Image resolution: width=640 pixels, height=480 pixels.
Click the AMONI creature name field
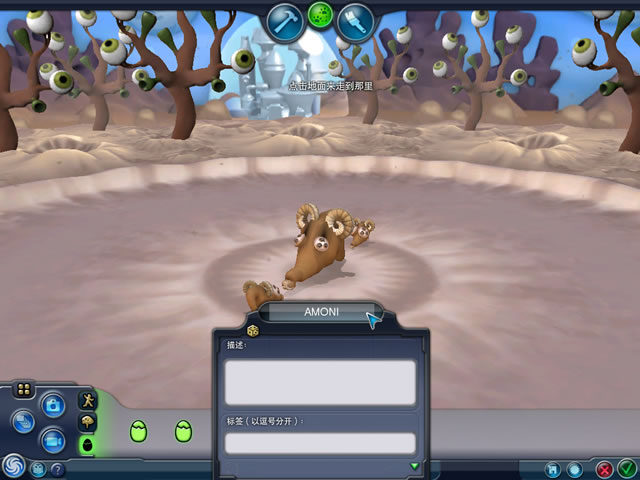point(320,312)
